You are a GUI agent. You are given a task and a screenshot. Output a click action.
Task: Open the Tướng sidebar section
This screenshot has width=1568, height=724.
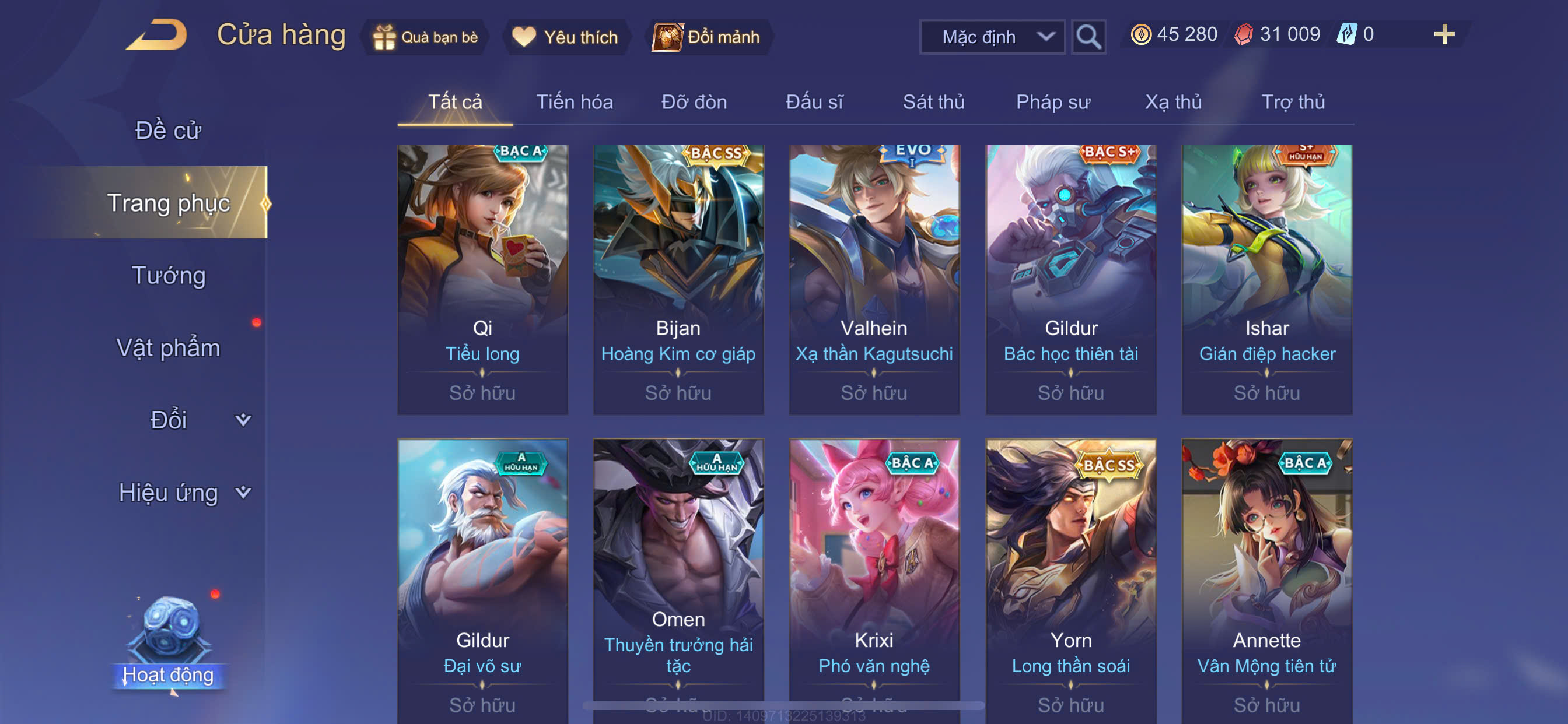[x=168, y=276]
